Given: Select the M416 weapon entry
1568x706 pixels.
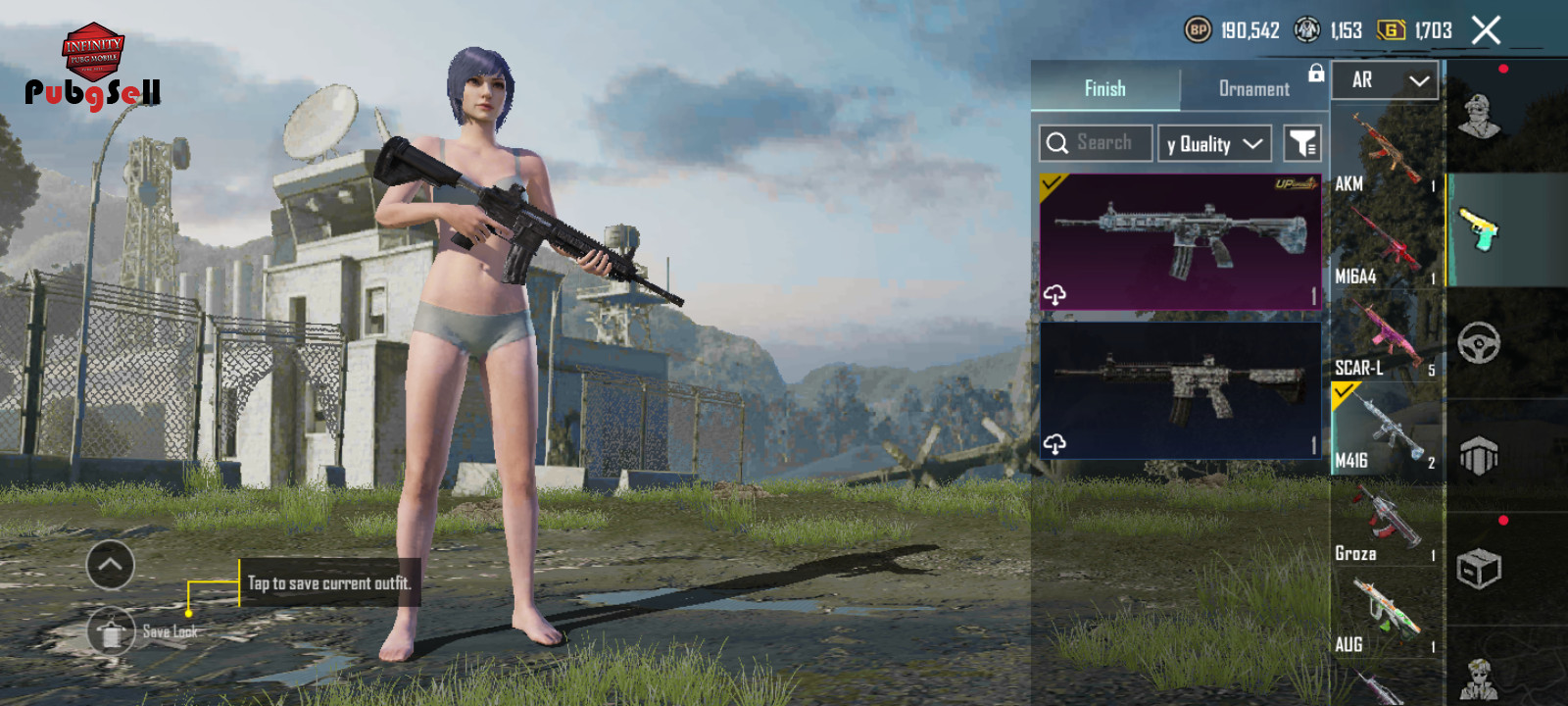Looking at the screenshot, I should (x=1387, y=429).
